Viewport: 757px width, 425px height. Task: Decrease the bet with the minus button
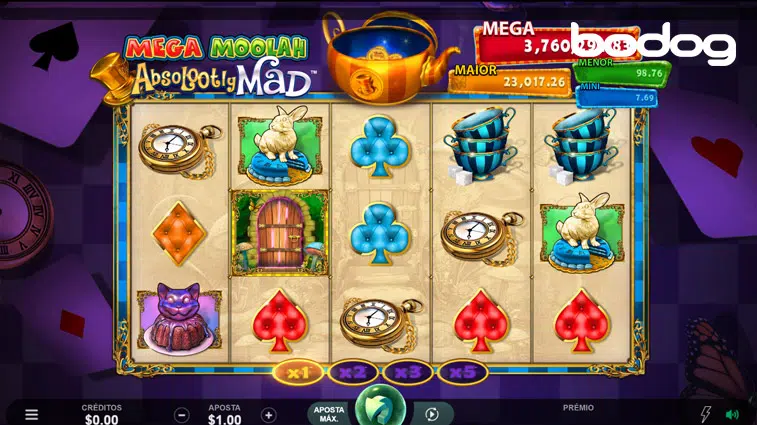pyautogui.click(x=182, y=414)
